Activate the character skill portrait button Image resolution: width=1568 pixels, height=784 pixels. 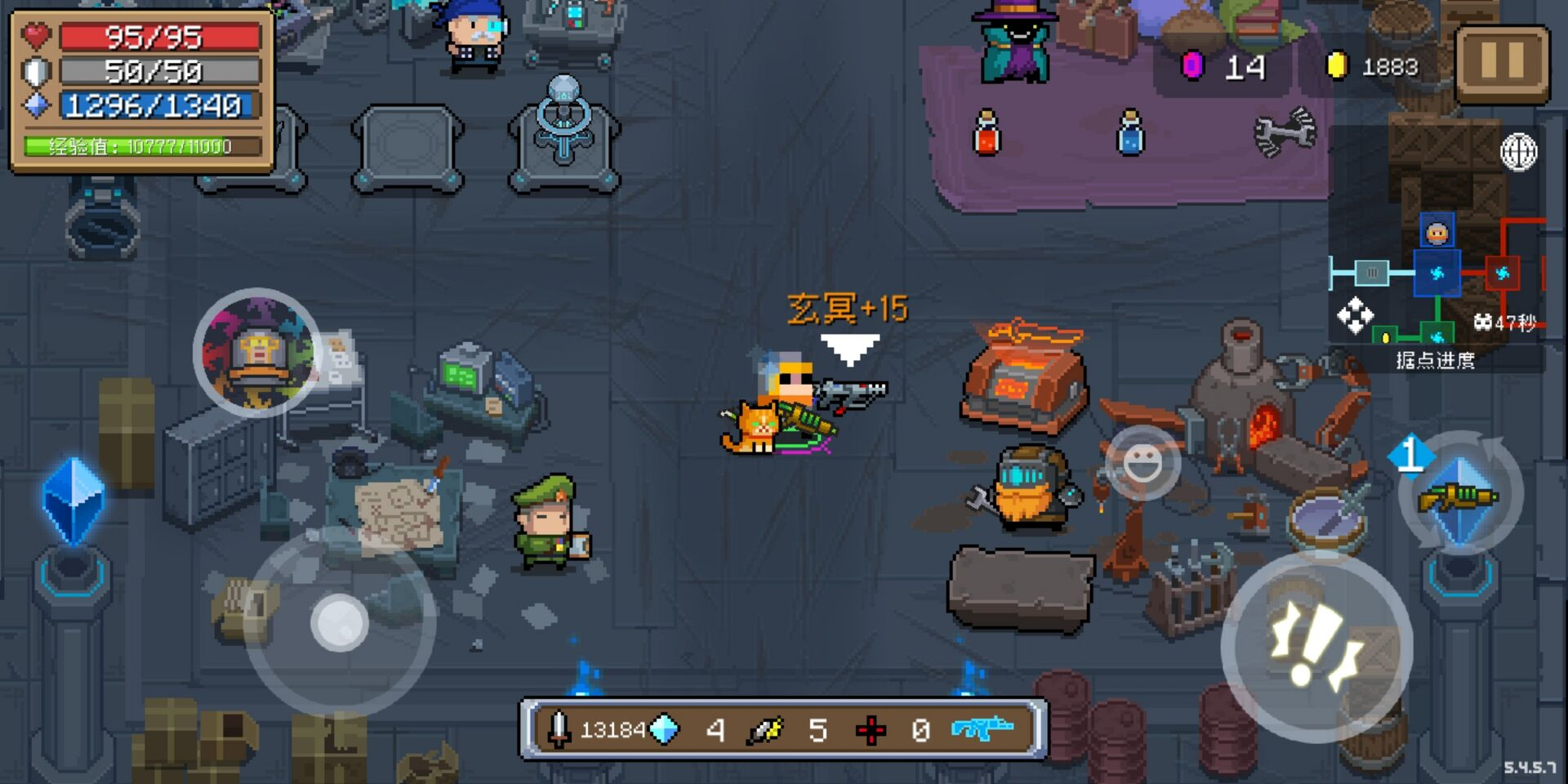(x=258, y=352)
